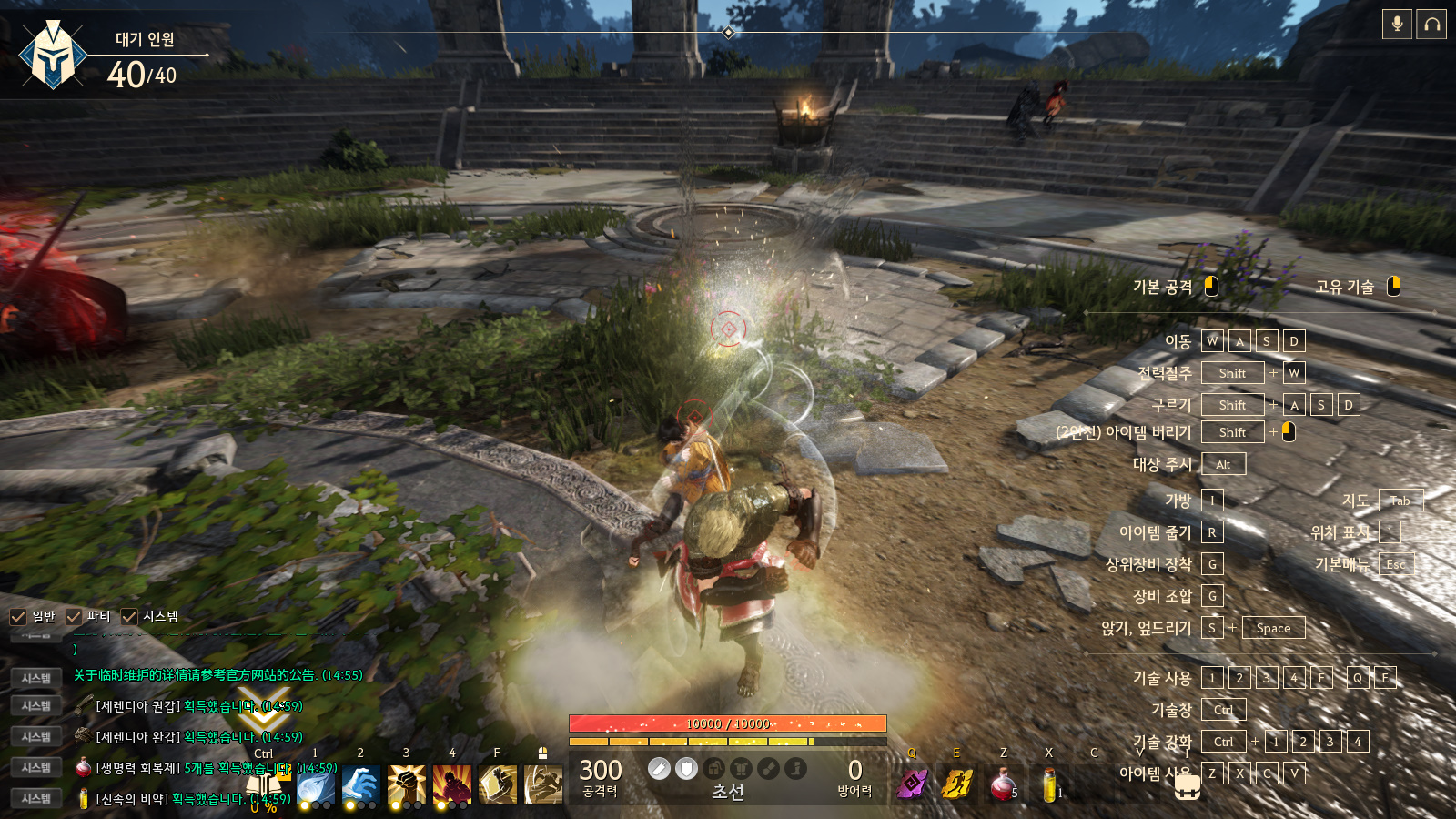1456x819 pixels.
Task: Toggle the 시스템 chat filter checkbox
Action: 129,617
